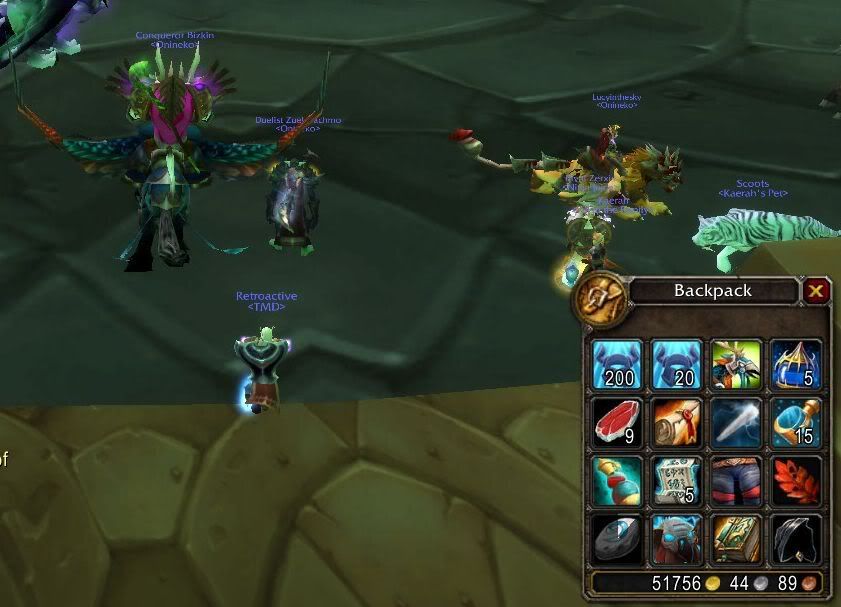The image size is (841, 607).
Task: Select the rune tablet stack of 5
Action: [x=675, y=481]
